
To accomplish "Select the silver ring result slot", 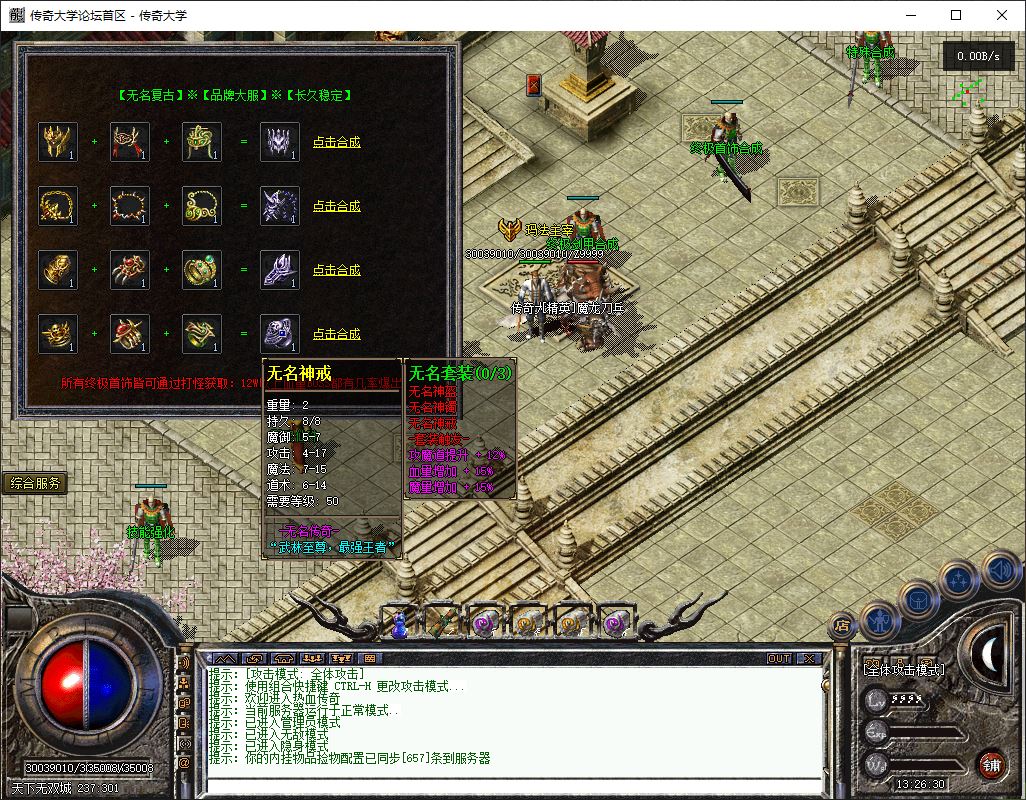I will [280, 334].
